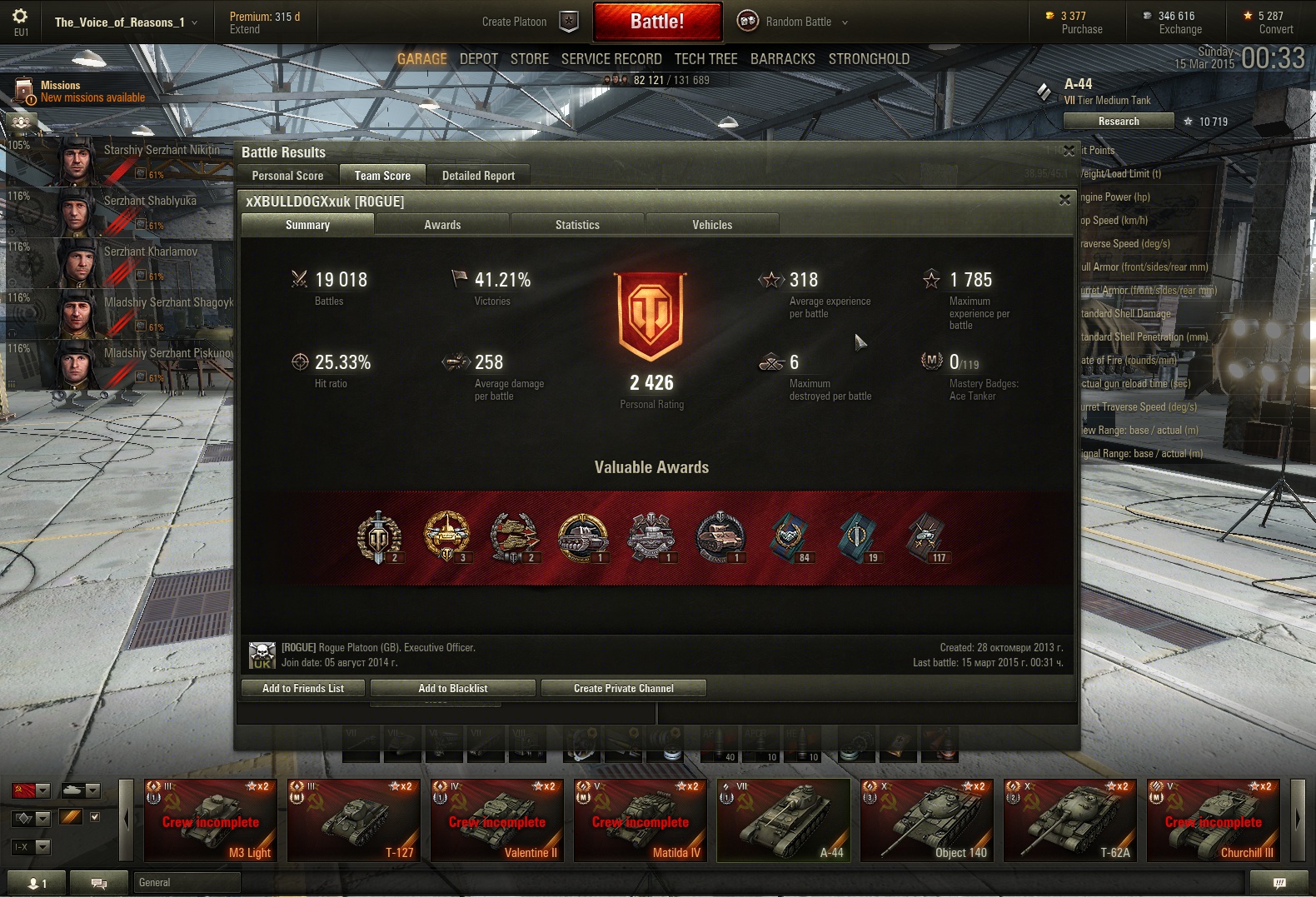Screen dimensions: 1316x897
Task: Start a match with the Battle! button
Action: (657, 22)
